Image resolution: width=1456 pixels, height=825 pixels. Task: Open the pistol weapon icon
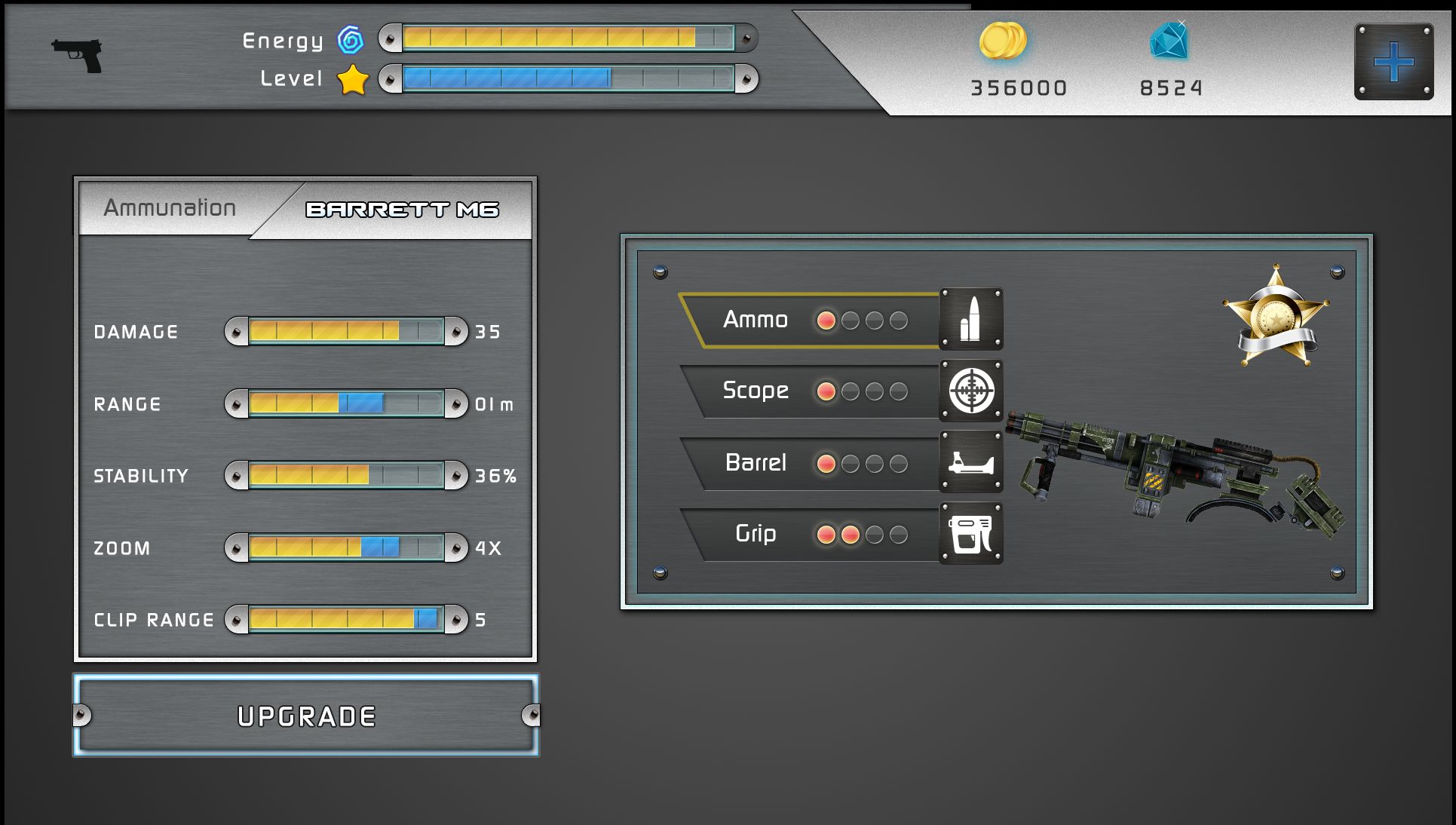click(77, 55)
